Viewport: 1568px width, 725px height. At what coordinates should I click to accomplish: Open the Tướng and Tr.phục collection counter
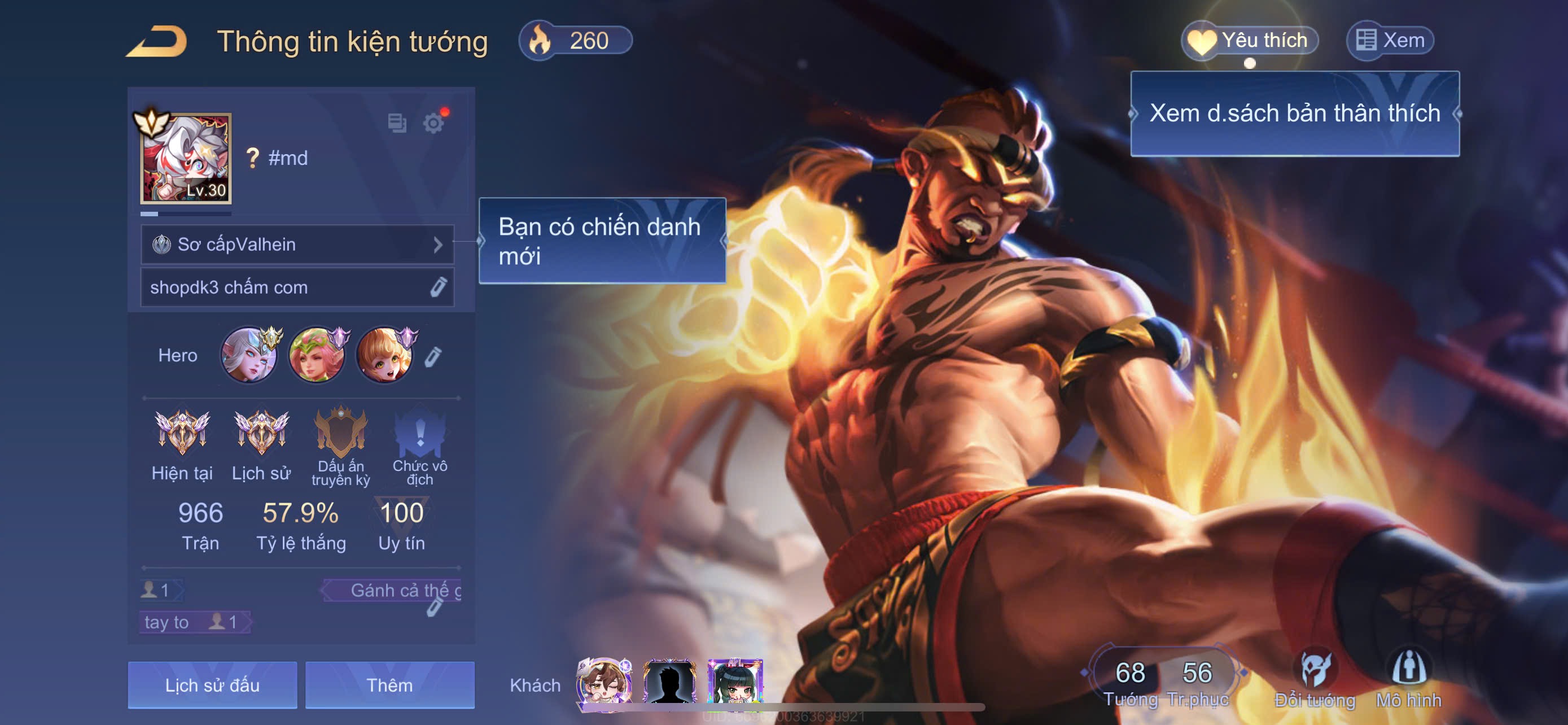[1164, 679]
